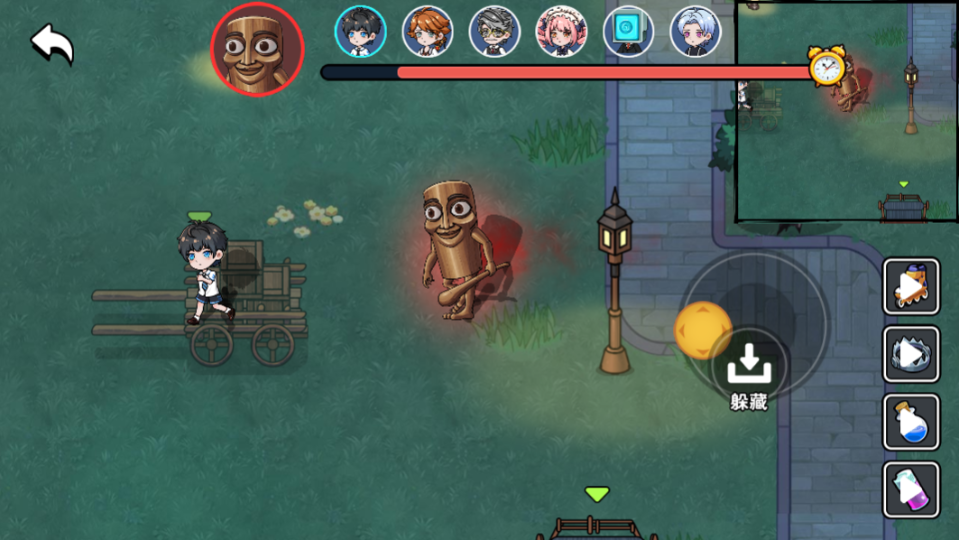
Task: Choose the orange-haired character portrait
Action: coord(428,32)
